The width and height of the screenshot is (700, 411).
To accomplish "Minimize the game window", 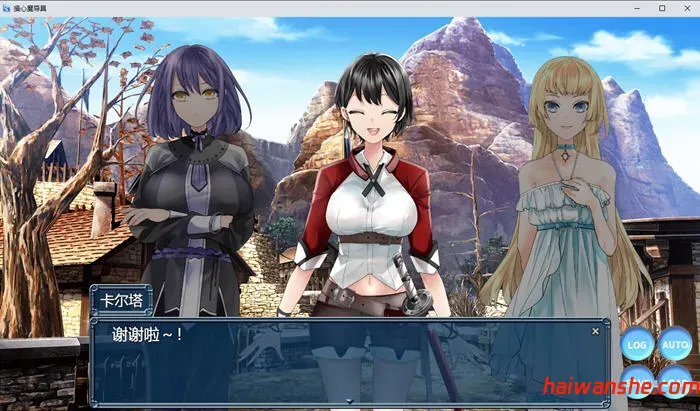I will coord(639,7).
